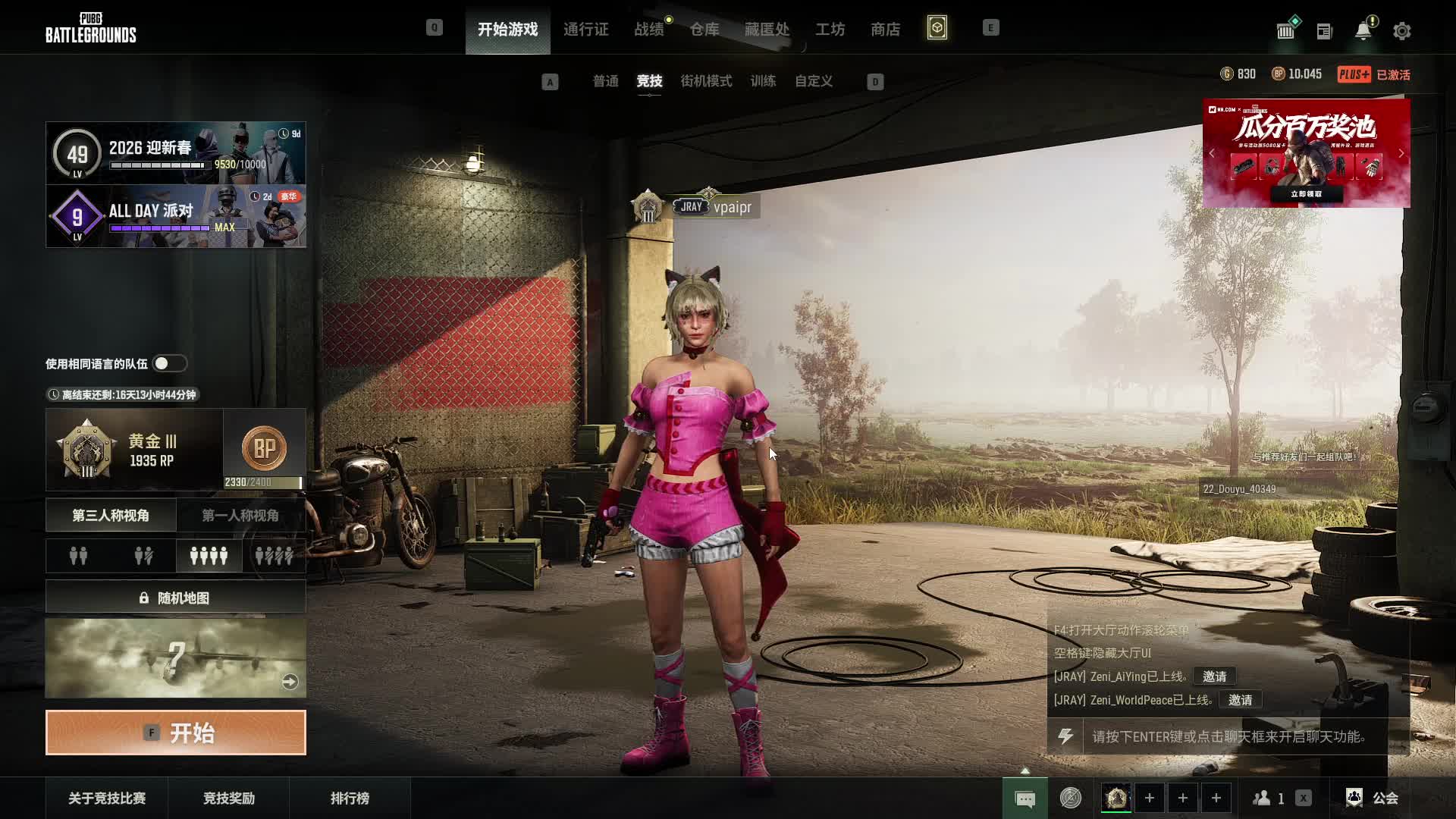Viewport: 1456px width, 819px height.
Task: Choose the 街机模式 arcade mode
Action: click(706, 81)
